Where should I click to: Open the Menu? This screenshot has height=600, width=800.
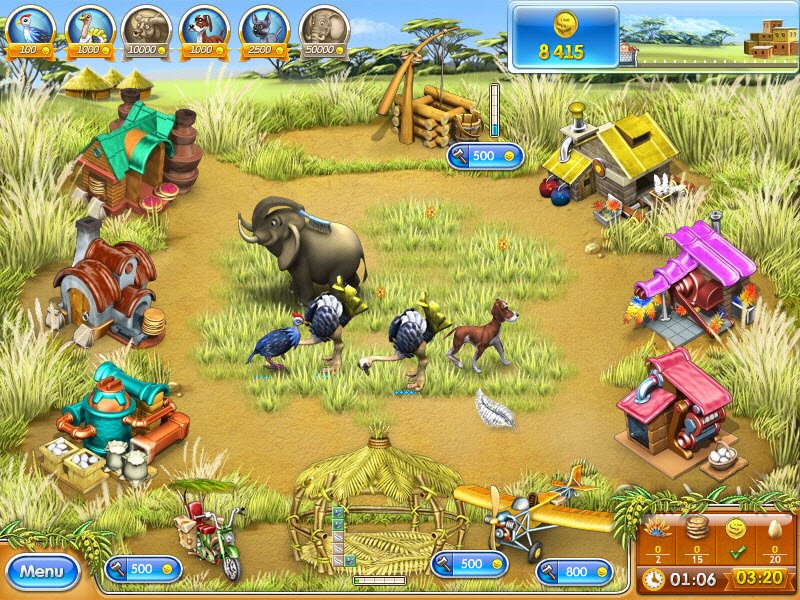[42, 572]
